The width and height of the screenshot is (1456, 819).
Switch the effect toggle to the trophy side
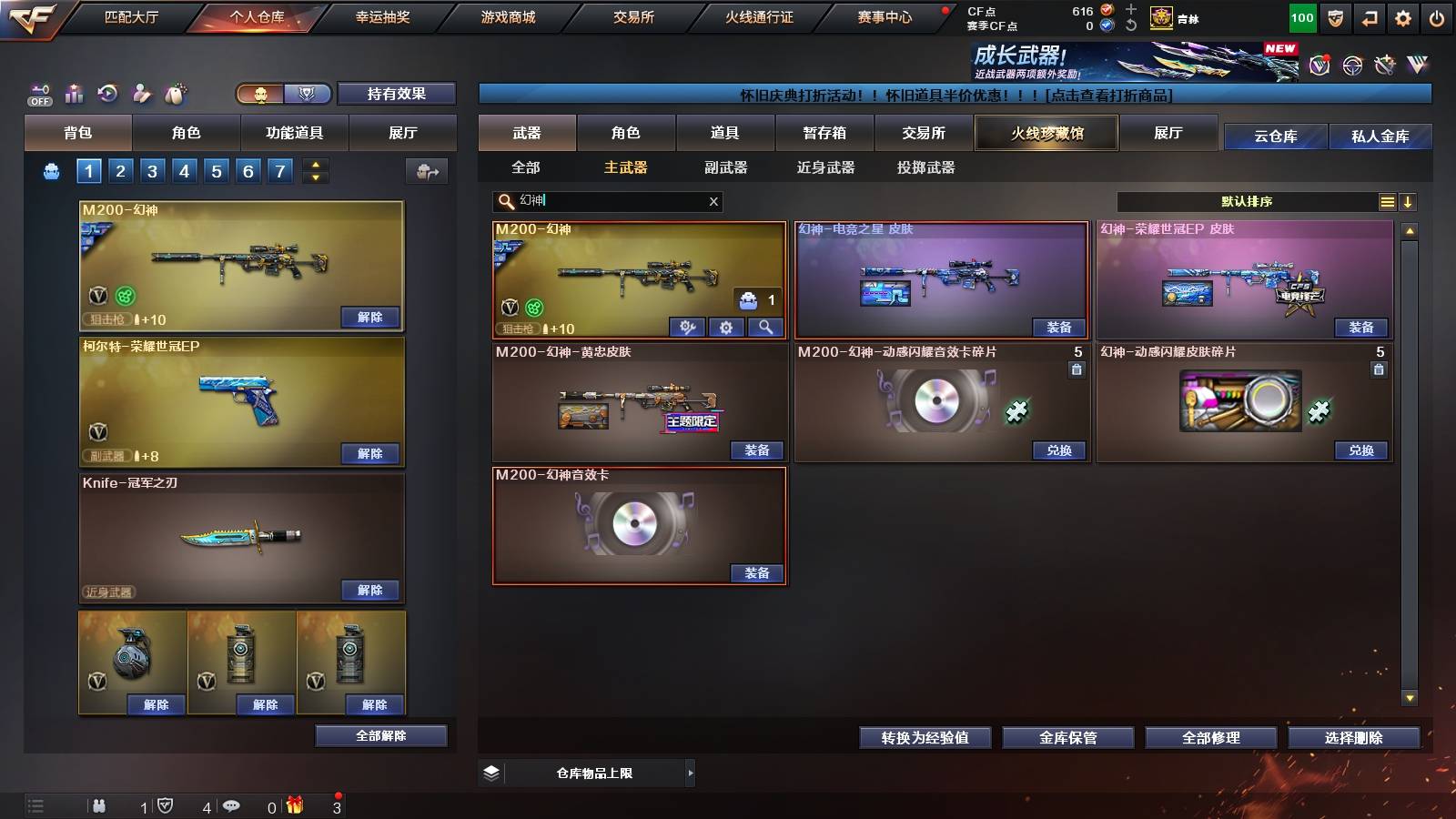click(308, 95)
